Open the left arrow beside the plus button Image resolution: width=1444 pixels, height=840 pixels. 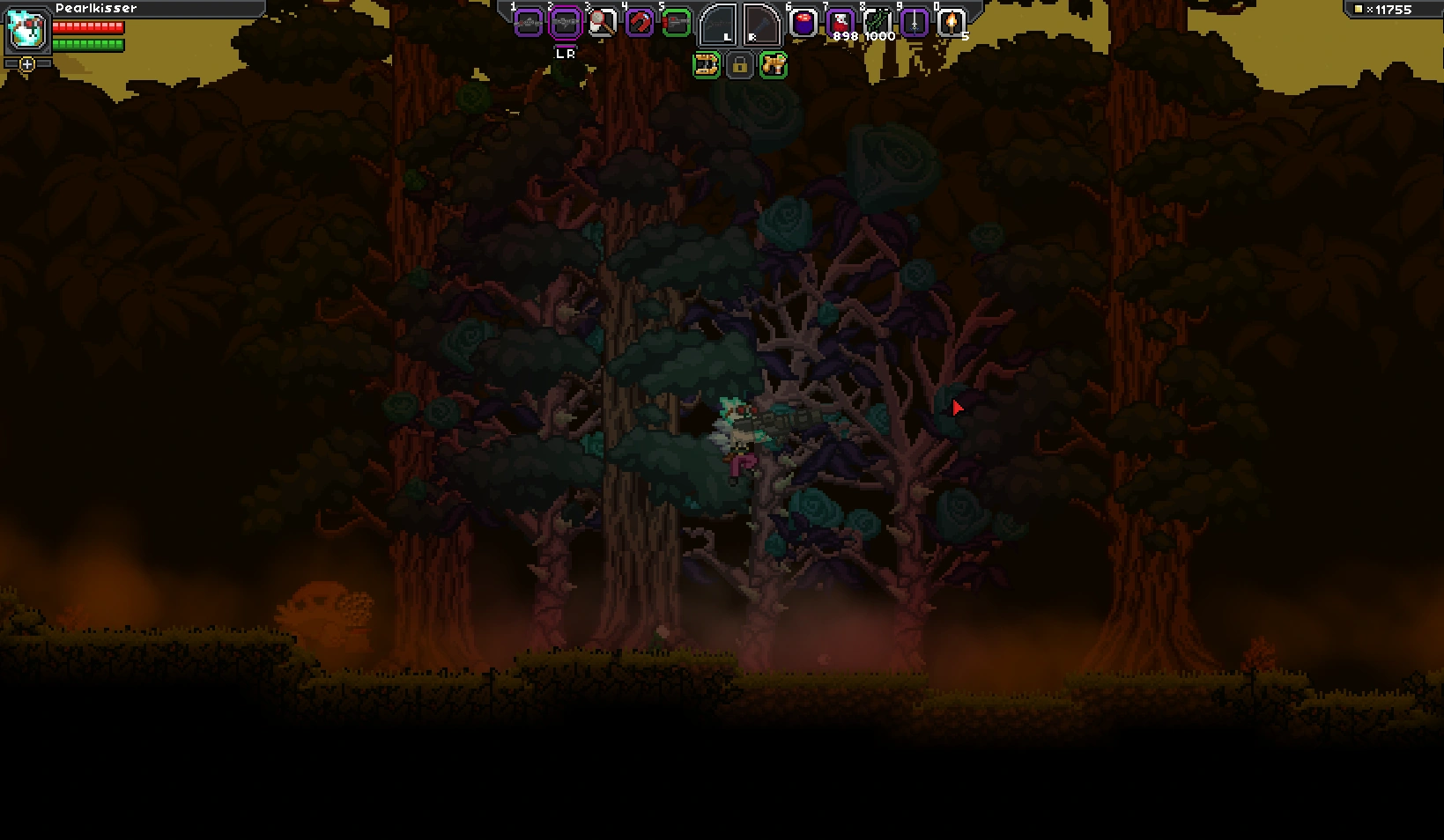pyautogui.click(x=11, y=63)
